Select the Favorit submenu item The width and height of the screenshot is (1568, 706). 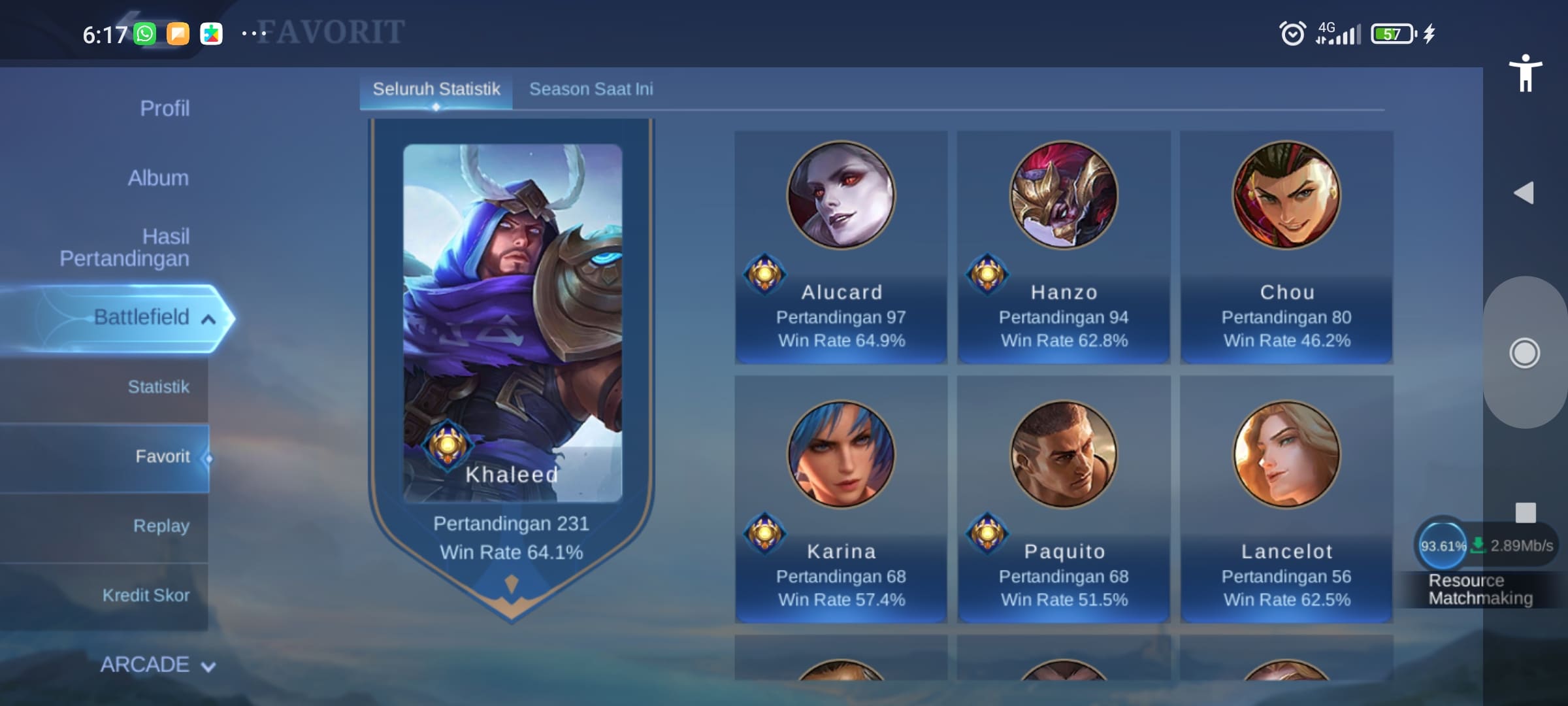(x=162, y=456)
